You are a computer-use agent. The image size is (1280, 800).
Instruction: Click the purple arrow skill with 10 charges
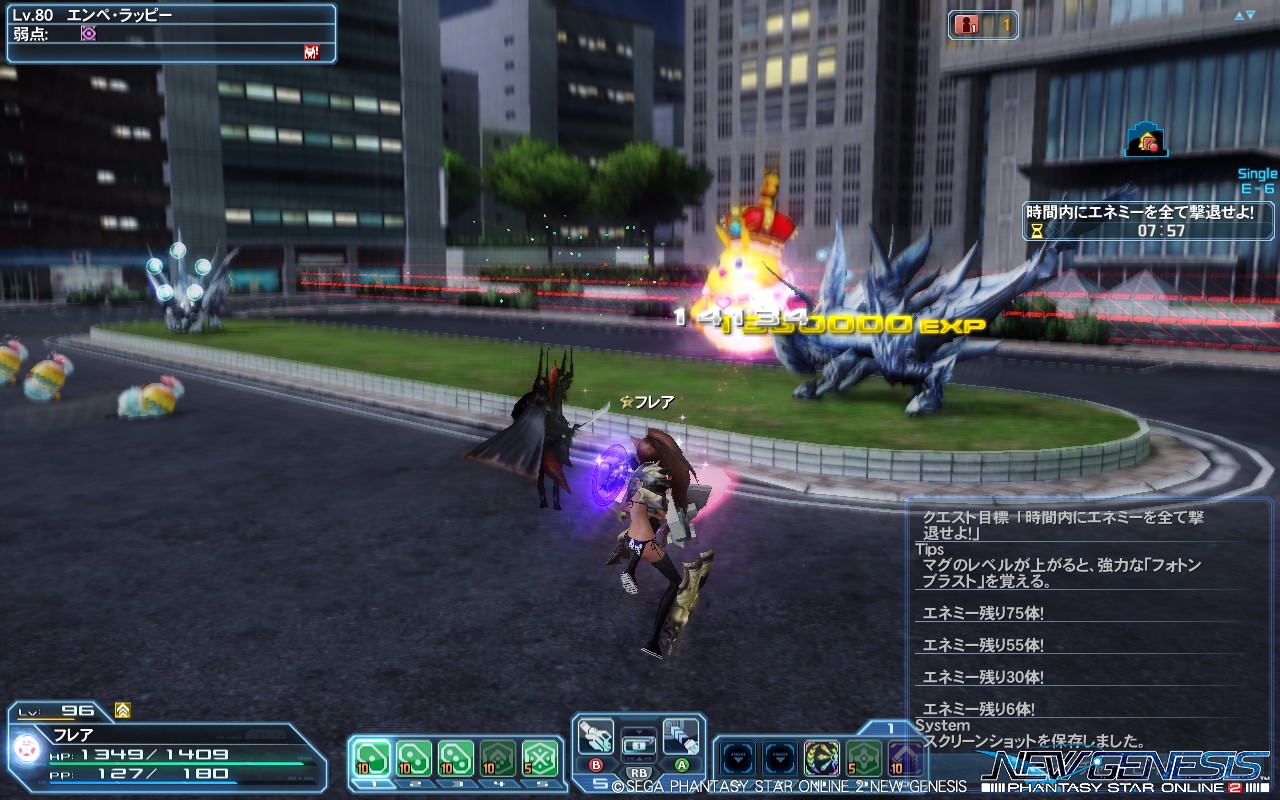click(x=907, y=757)
